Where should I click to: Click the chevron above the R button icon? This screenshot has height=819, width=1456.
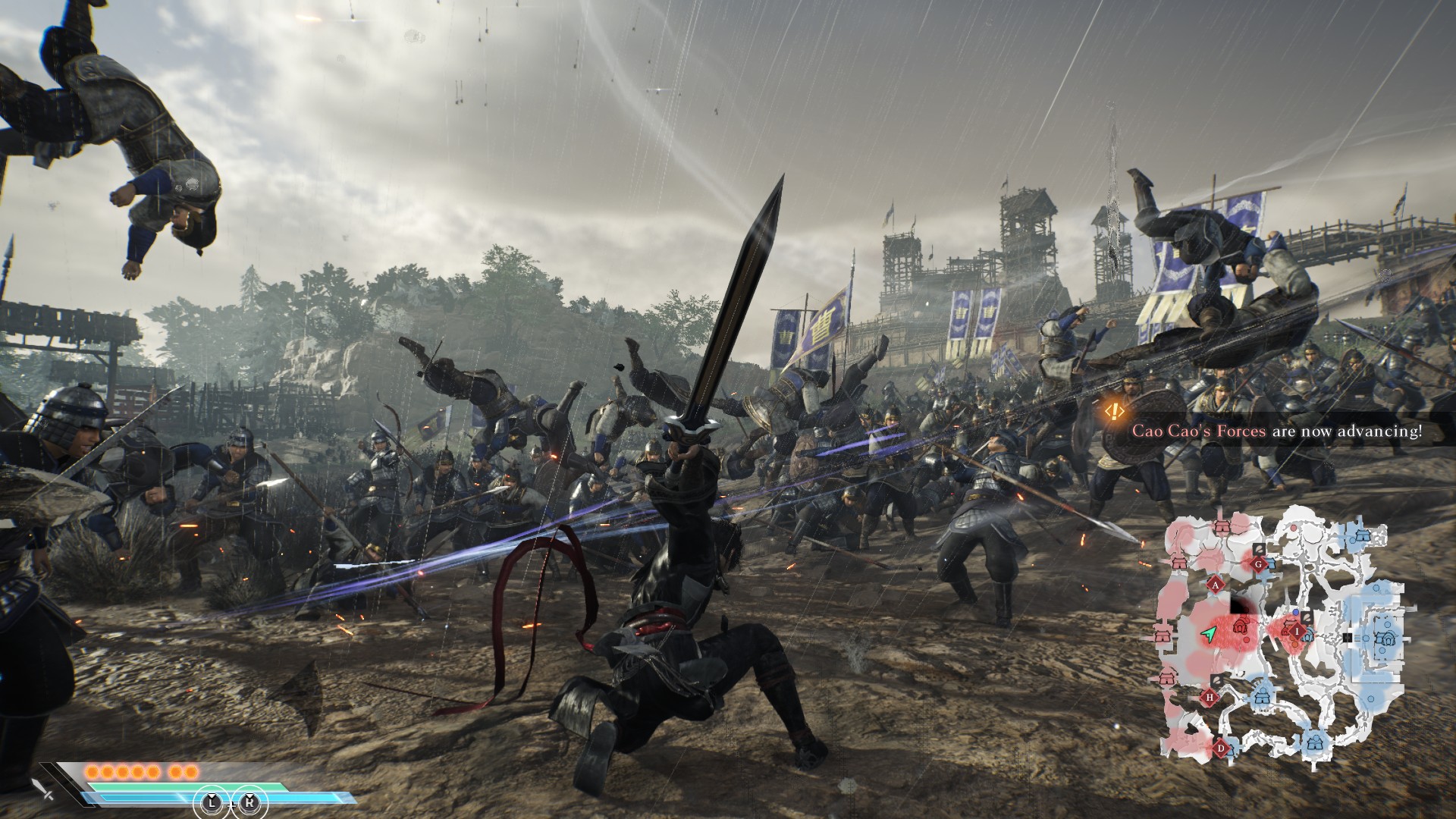(250, 795)
